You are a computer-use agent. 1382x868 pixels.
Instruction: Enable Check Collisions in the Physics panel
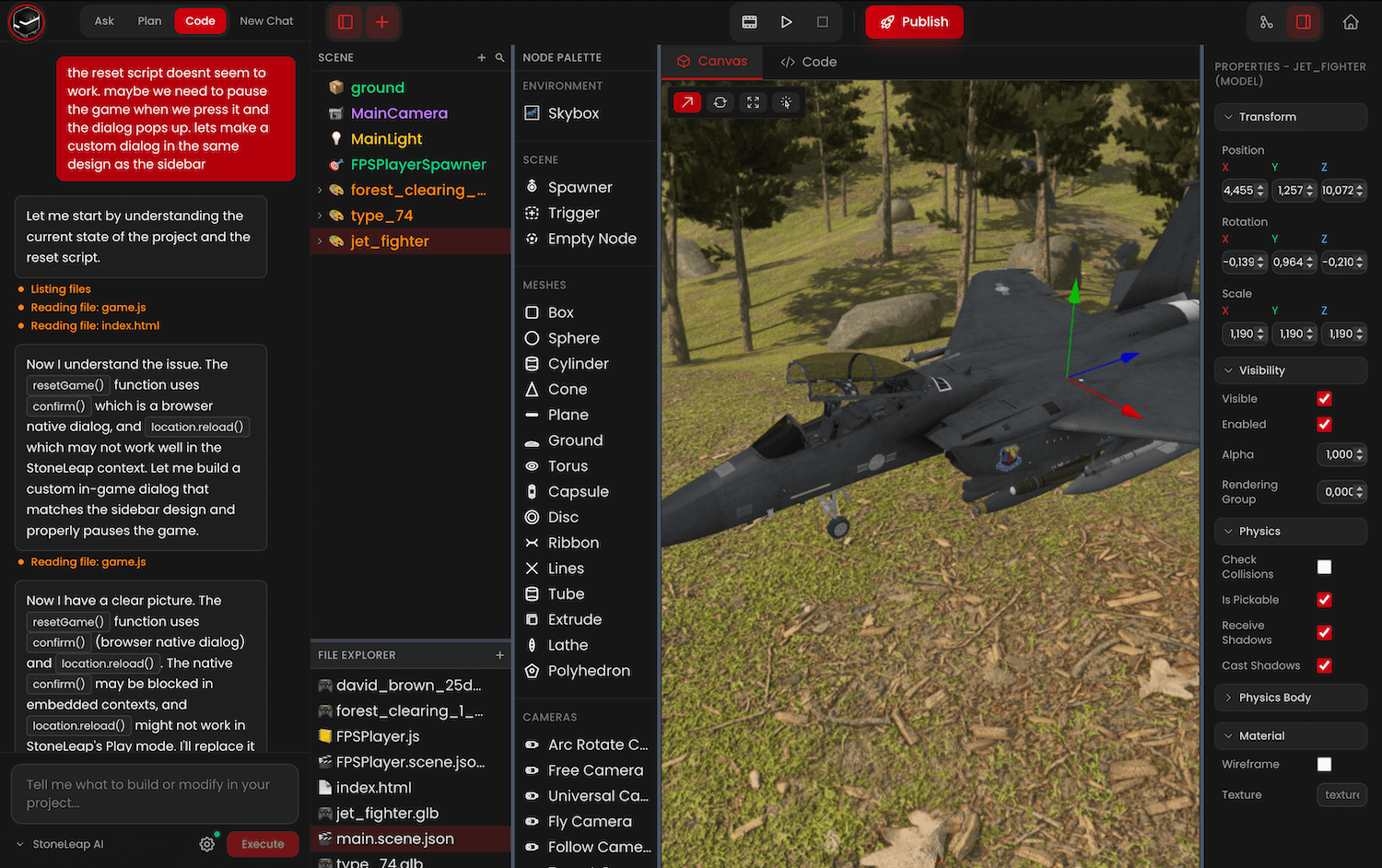pyautogui.click(x=1324, y=567)
